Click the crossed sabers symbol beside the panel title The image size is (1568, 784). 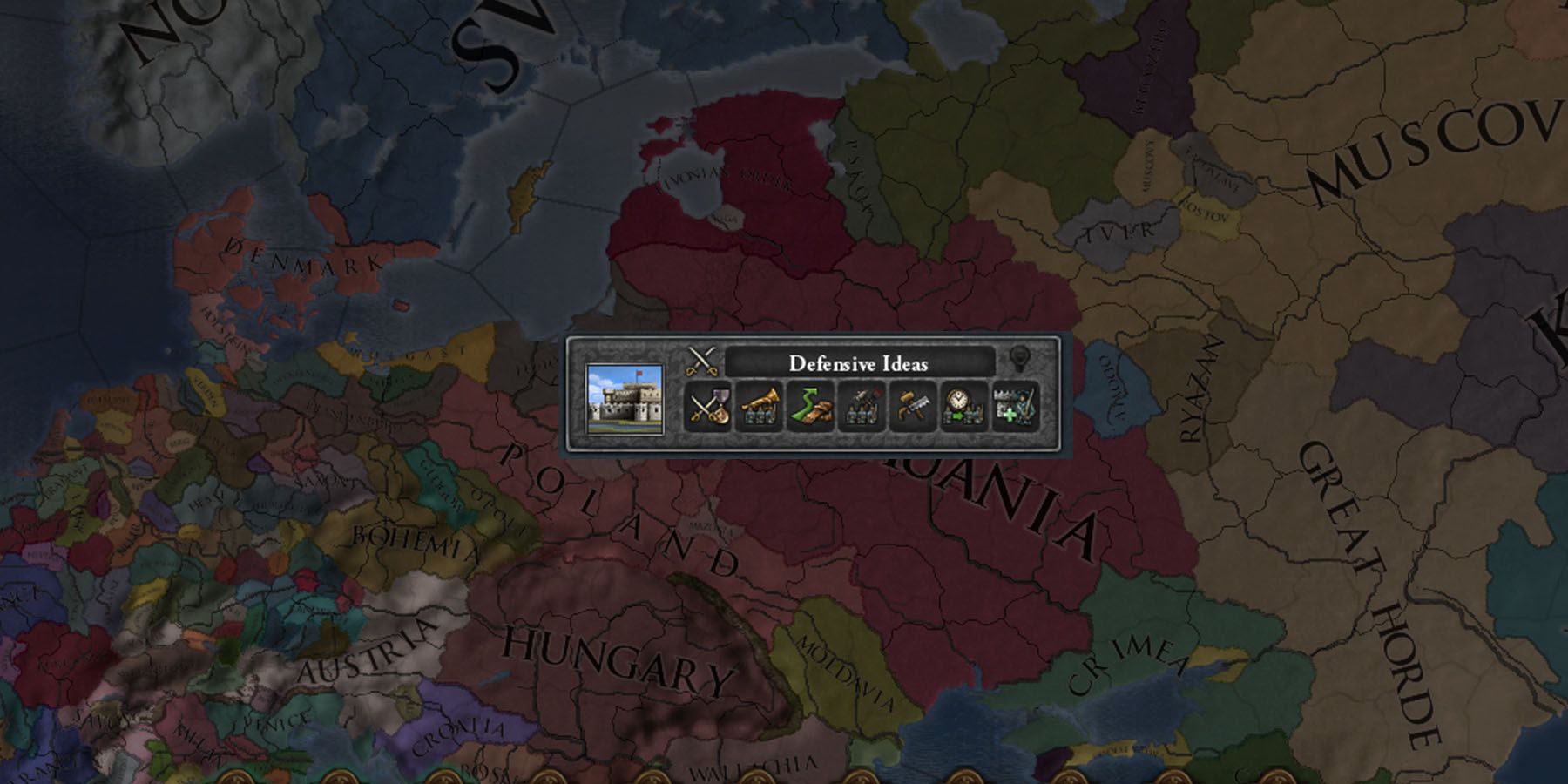click(x=701, y=359)
